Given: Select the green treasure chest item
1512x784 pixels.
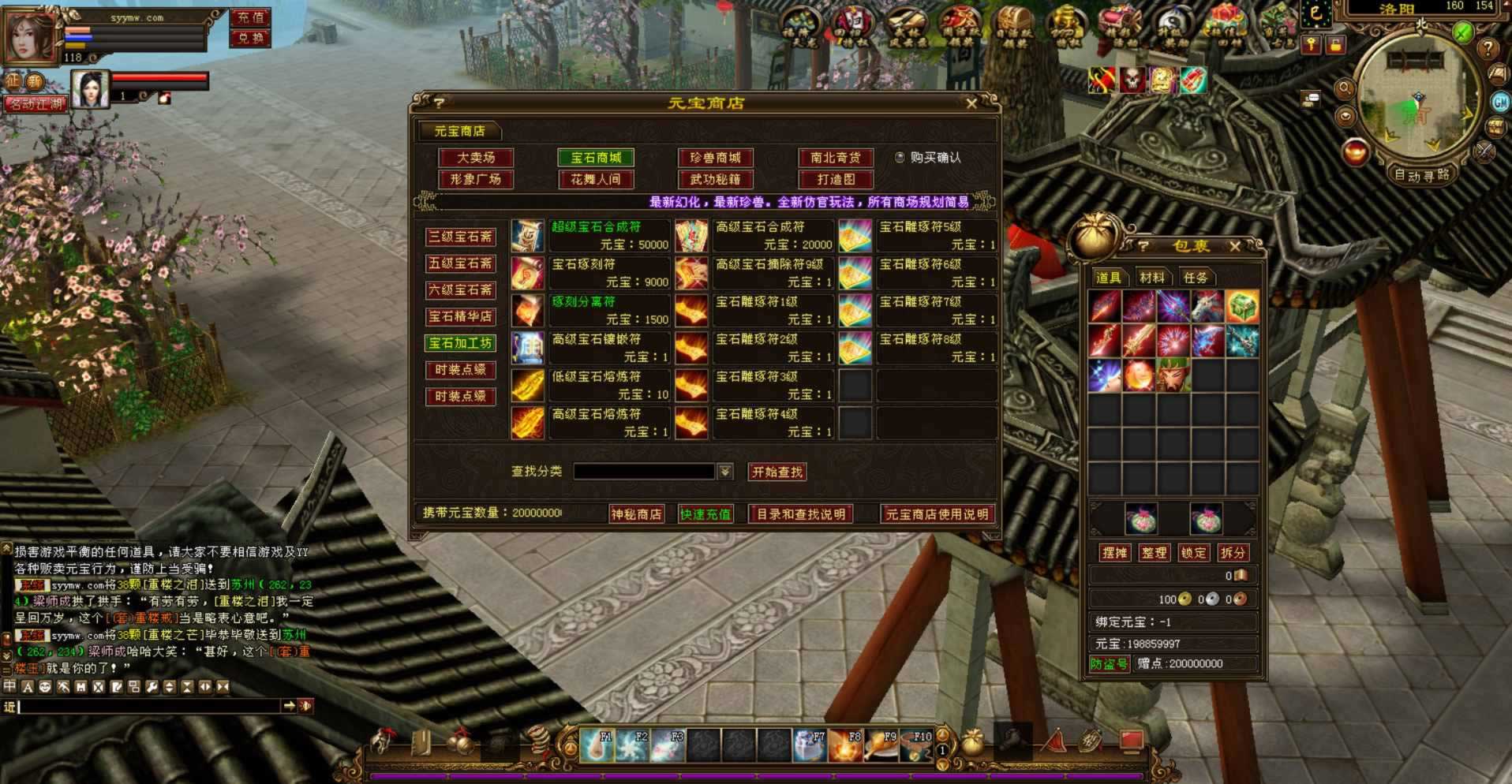Looking at the screenshot, I should point(1241,307).
